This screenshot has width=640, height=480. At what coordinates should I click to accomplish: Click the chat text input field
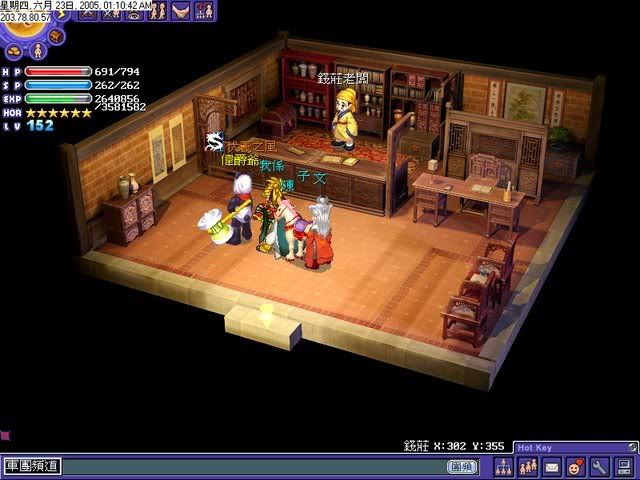250,466
